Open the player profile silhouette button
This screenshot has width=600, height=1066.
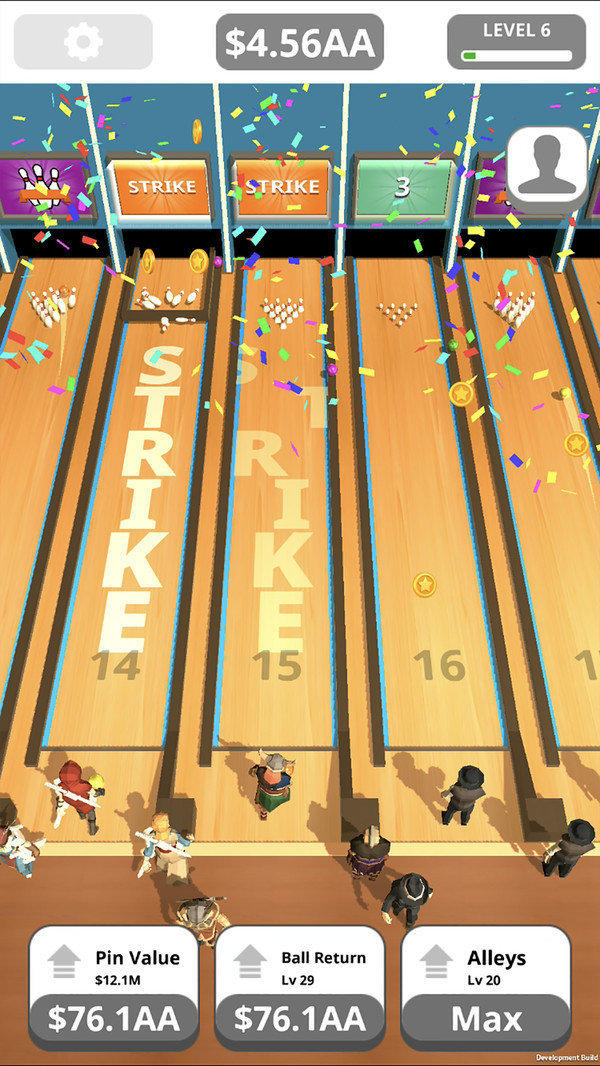tap(547, 165)
